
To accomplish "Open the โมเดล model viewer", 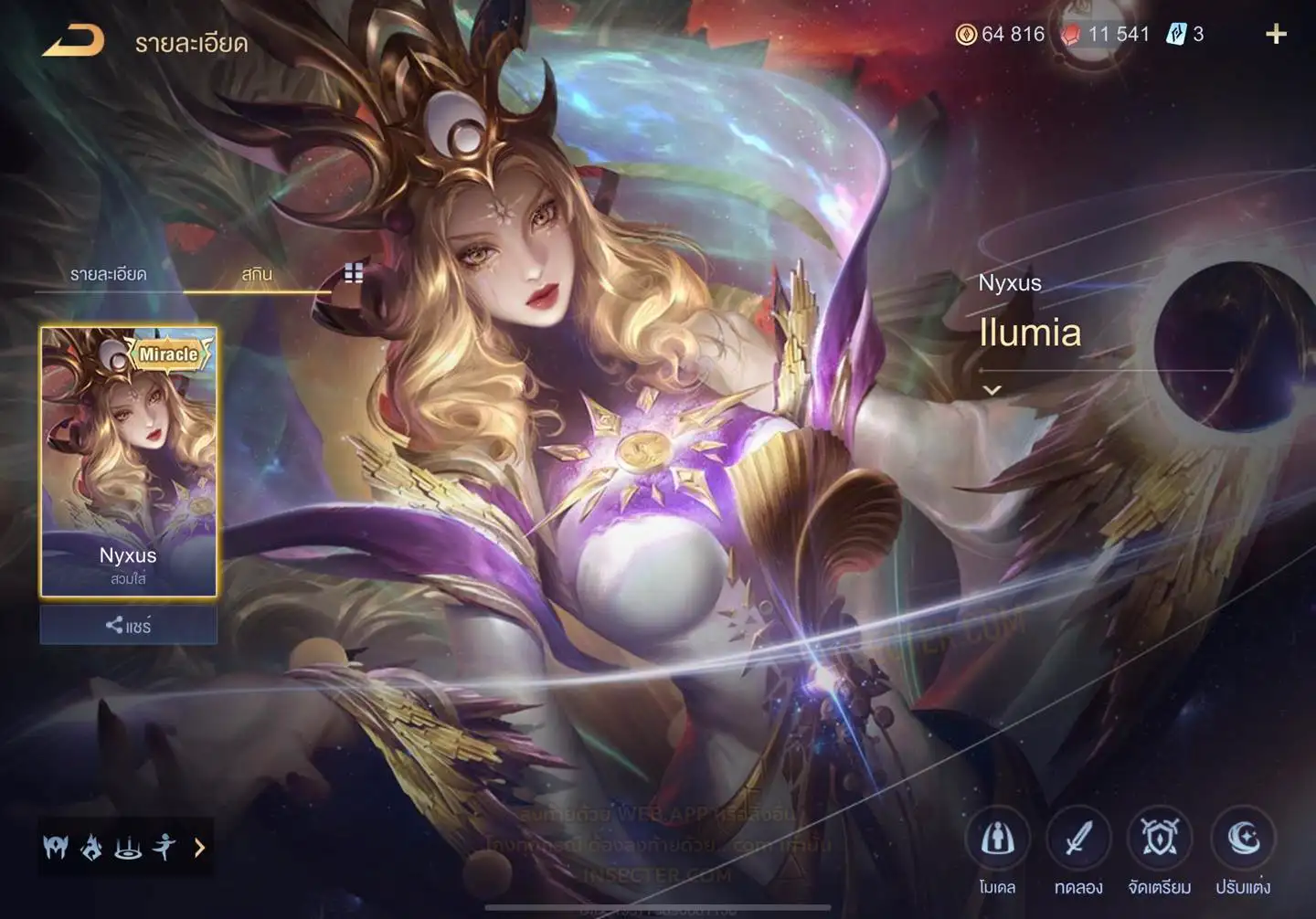I will coord(997,839).
